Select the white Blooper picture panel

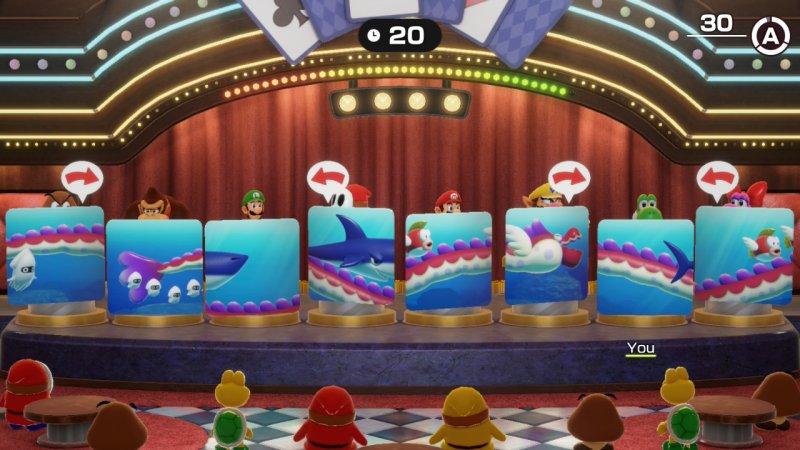(55, 256)
